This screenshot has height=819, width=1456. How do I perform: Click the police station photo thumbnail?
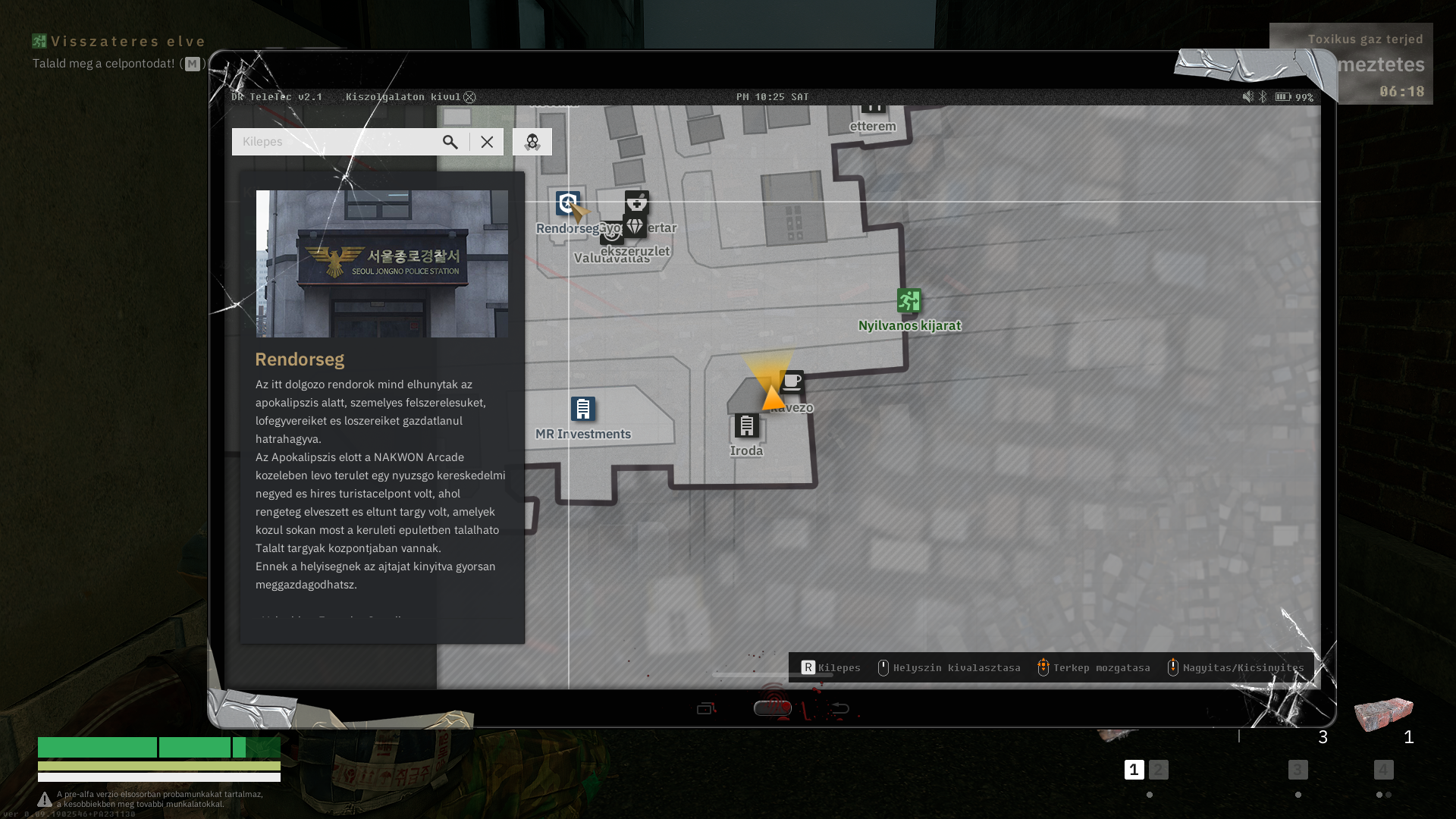pyautogui.click(x=382, y=264)
